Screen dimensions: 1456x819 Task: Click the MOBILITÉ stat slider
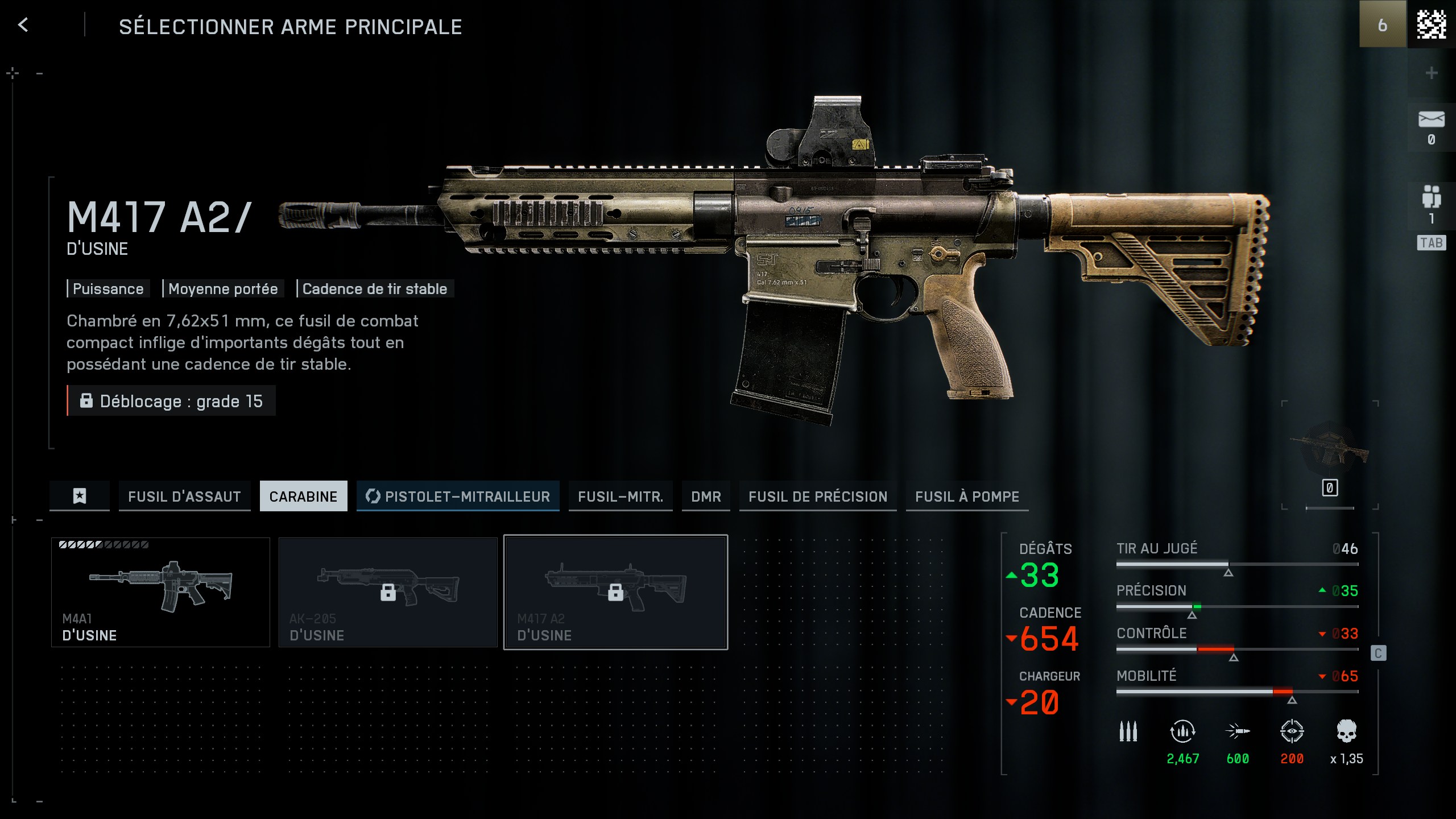click(1237, 693)
